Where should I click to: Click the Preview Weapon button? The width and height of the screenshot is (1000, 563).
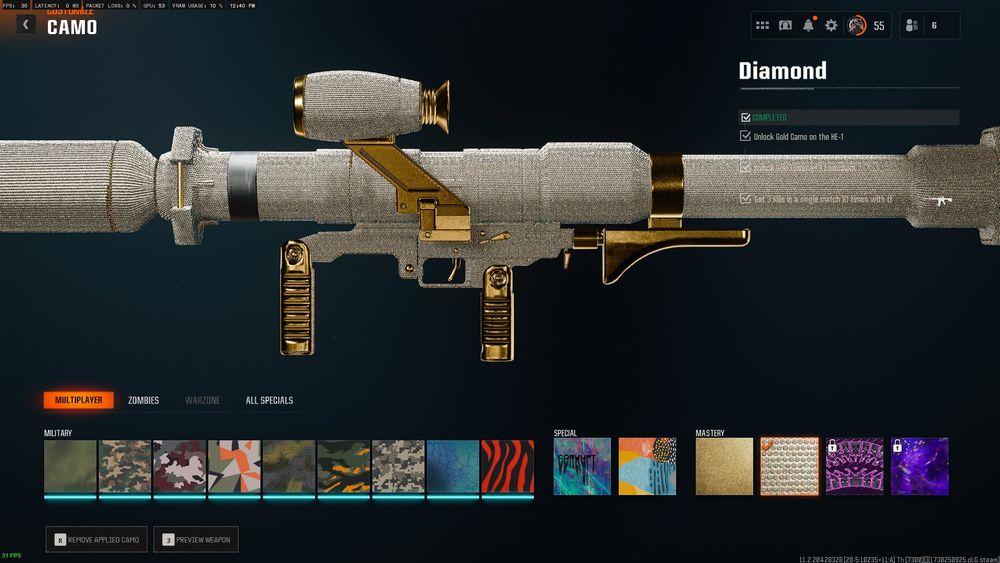[196, 540]
